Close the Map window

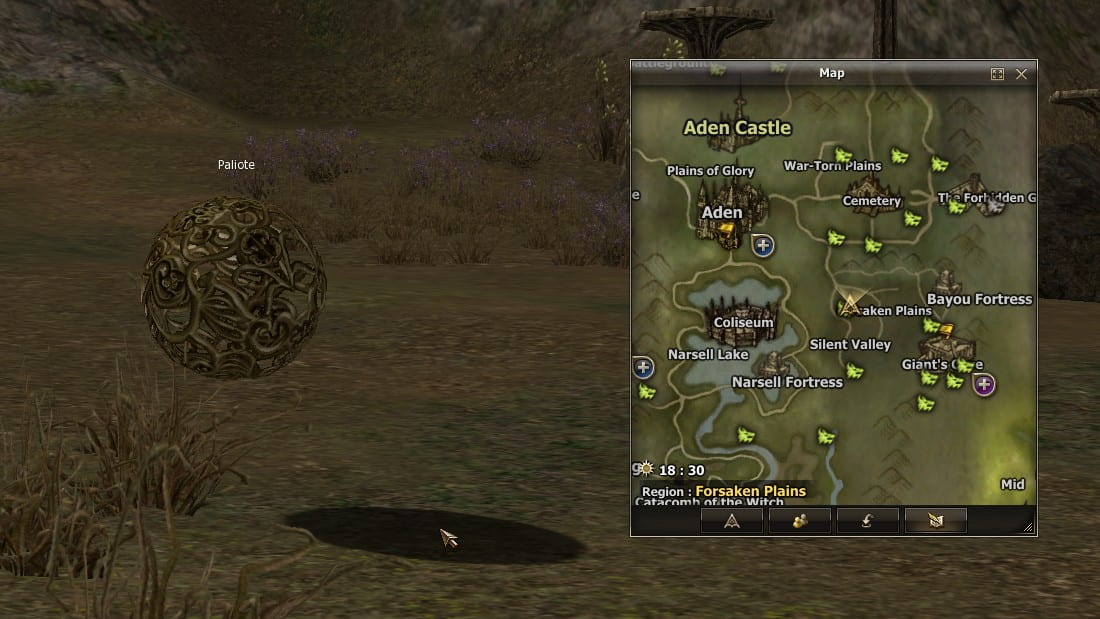[1021, 74]
